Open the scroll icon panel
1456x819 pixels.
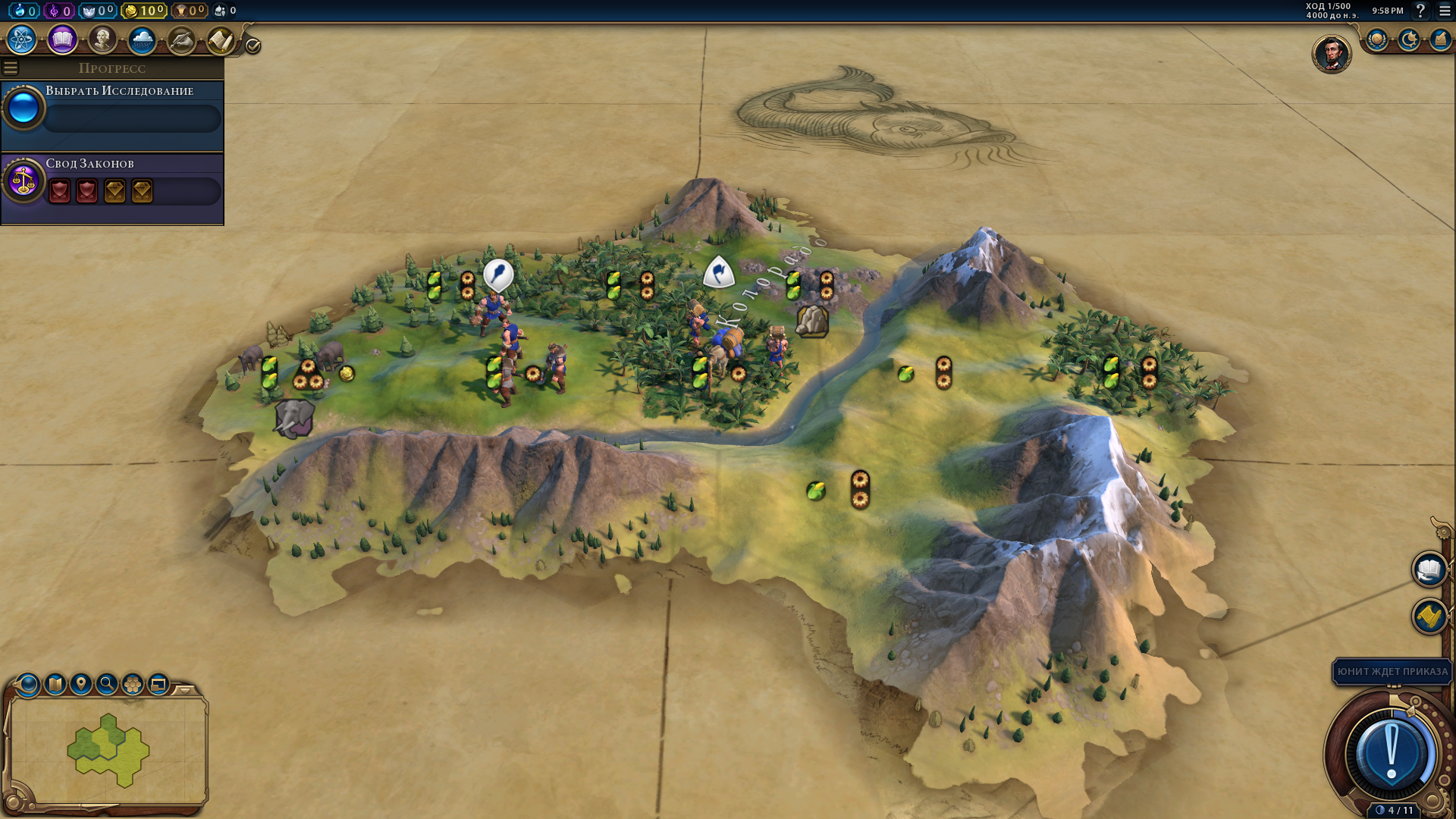[221, 39]
